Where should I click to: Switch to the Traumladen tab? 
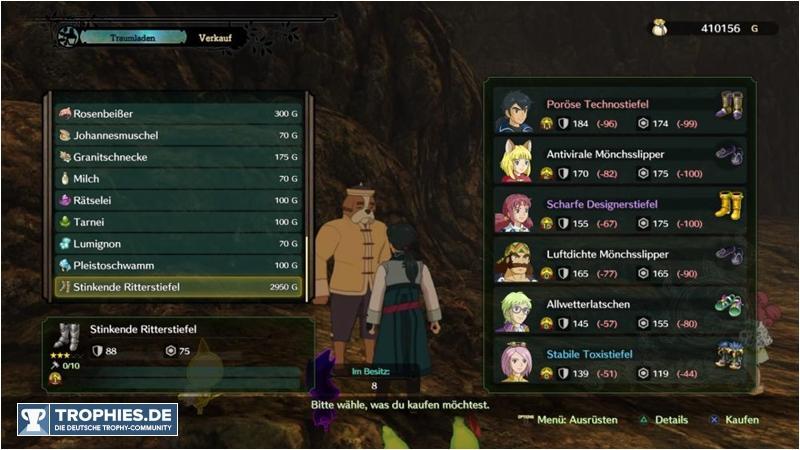click(x=135, y=37)
